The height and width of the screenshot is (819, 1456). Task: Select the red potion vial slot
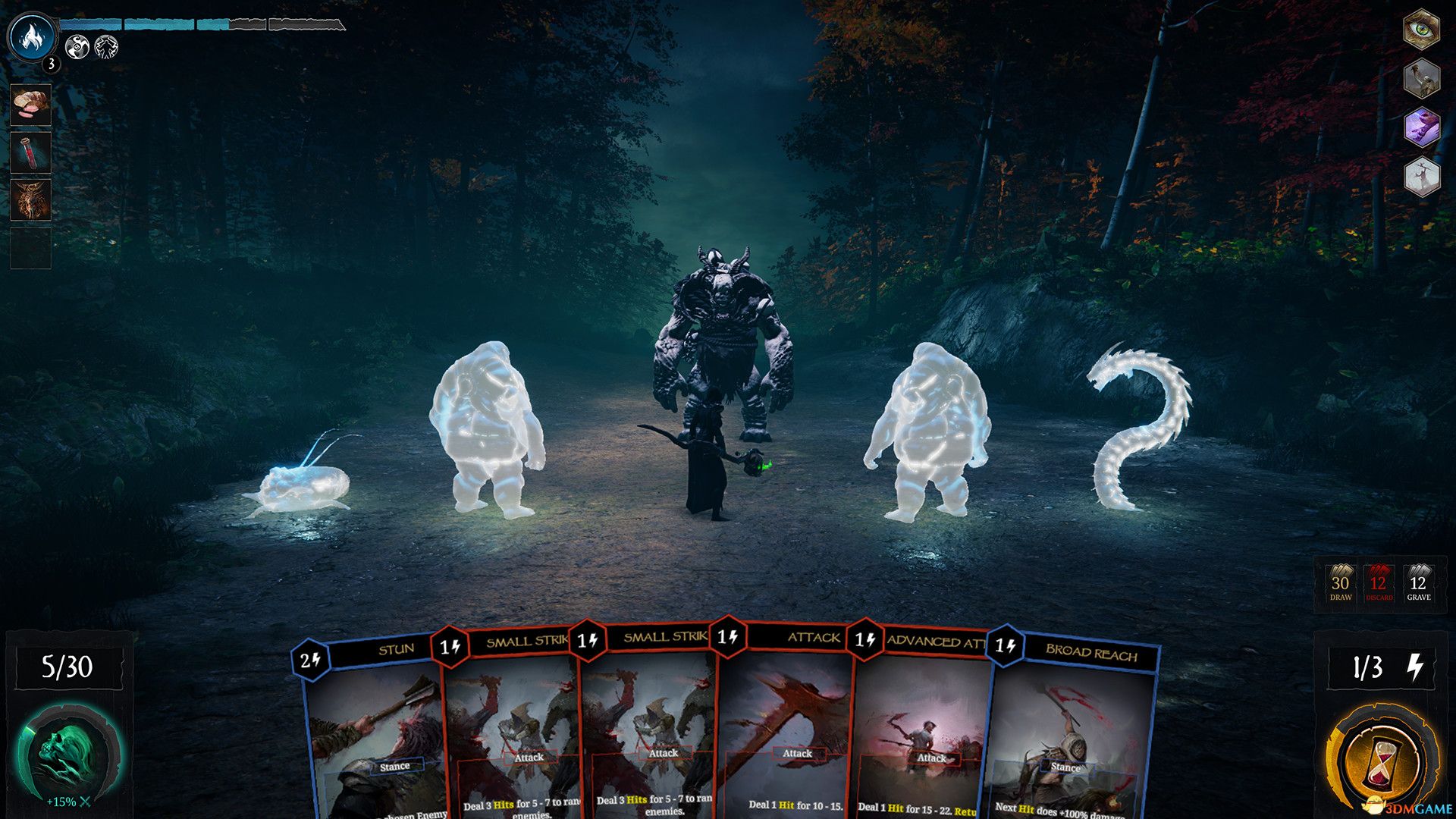click(31, 152)
